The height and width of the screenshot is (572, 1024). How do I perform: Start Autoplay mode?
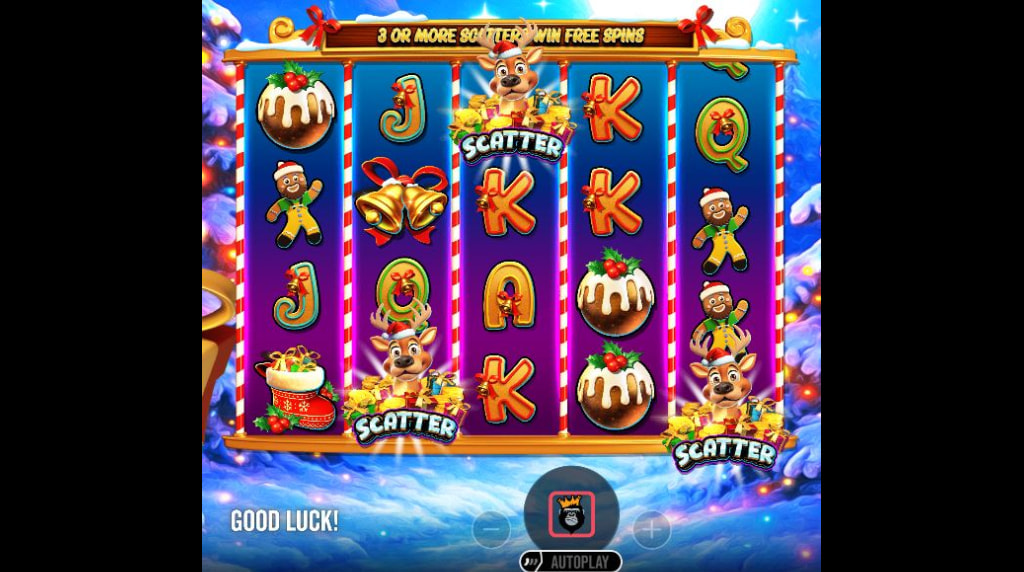pyautogui.click(x=571, y=561)
